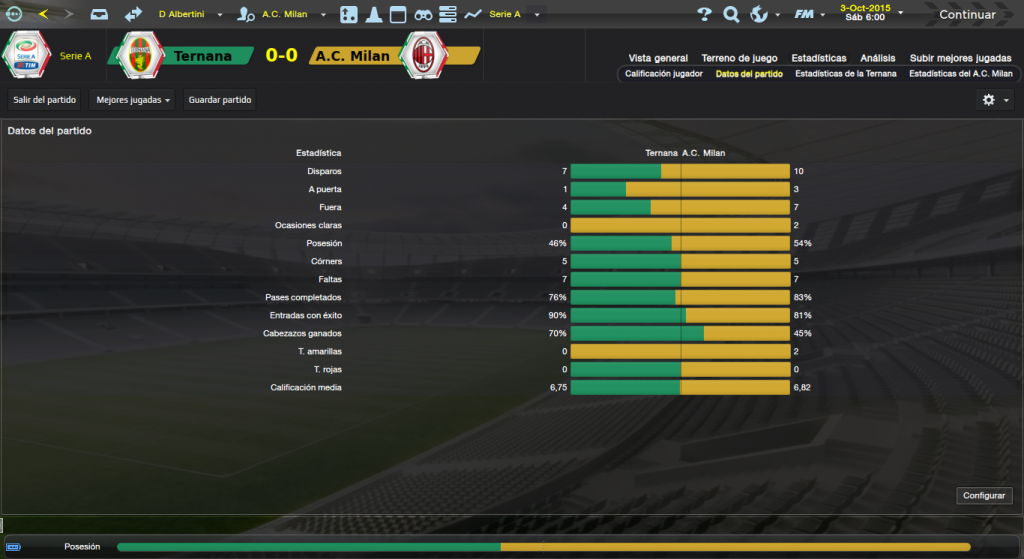Open the Terreno de juego tab
1024x559 pixels.
(739, 58)
